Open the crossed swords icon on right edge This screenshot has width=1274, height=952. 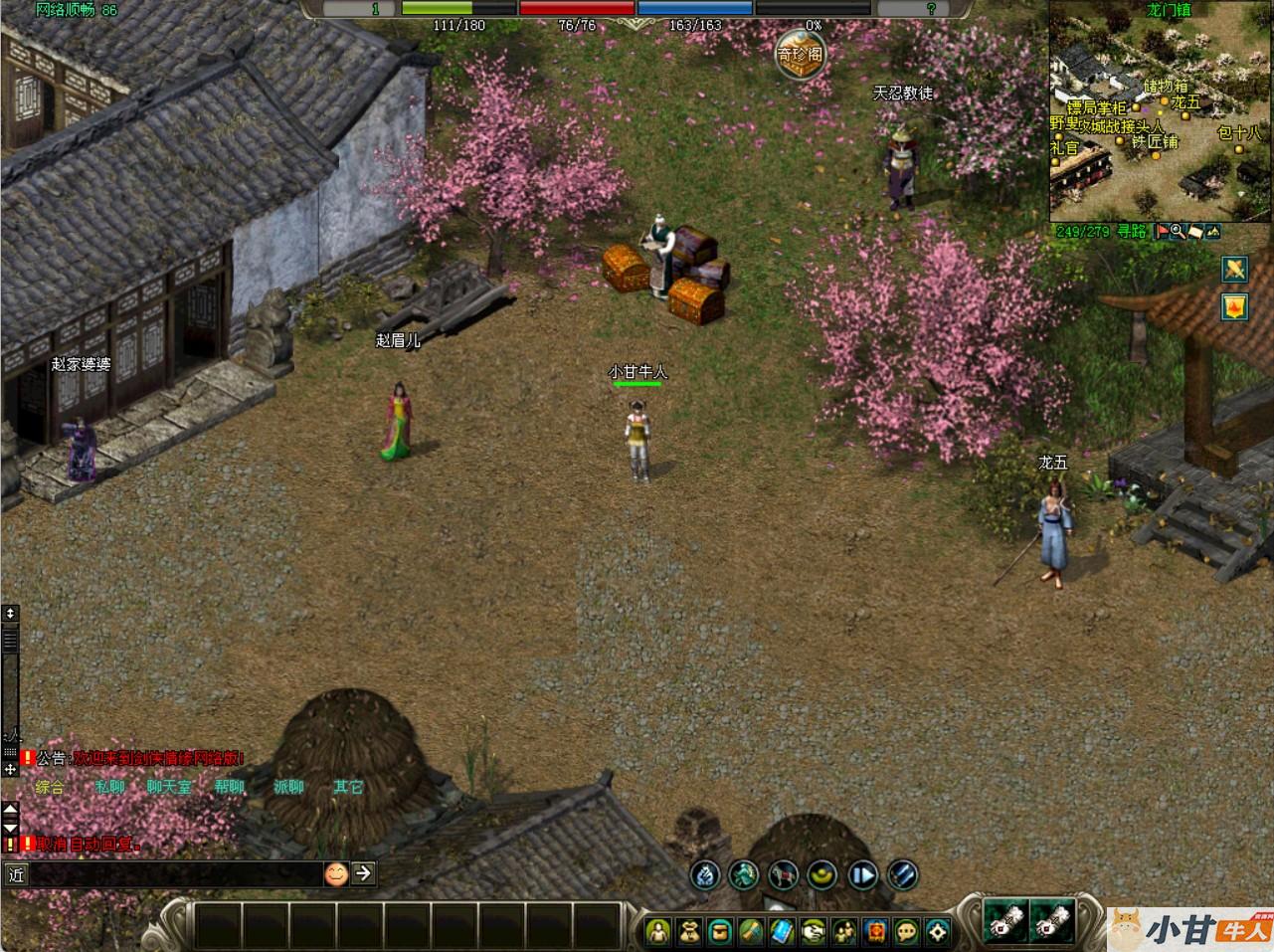1235,269
